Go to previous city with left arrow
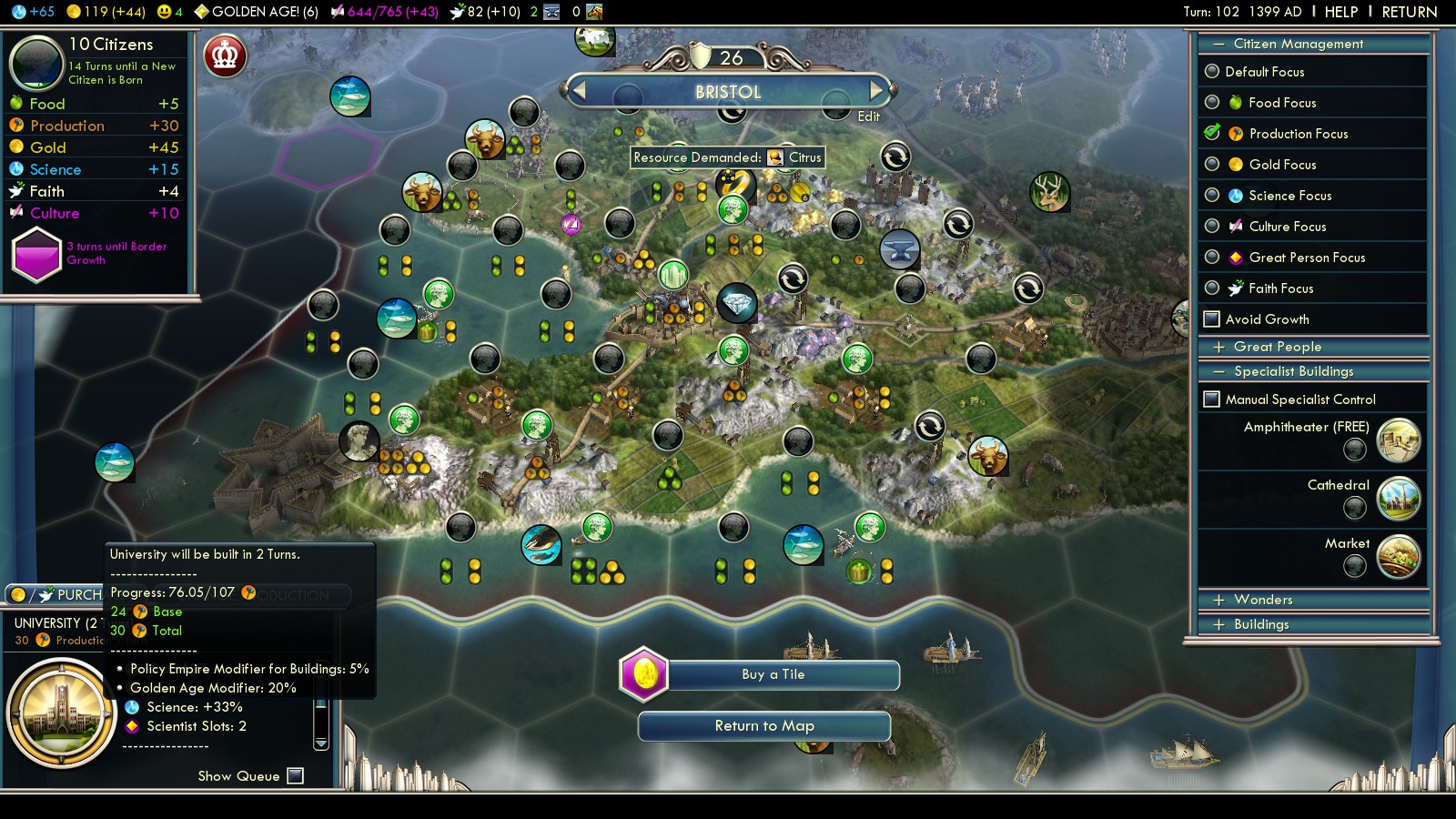1456x819 pixels. click(579, 90)
